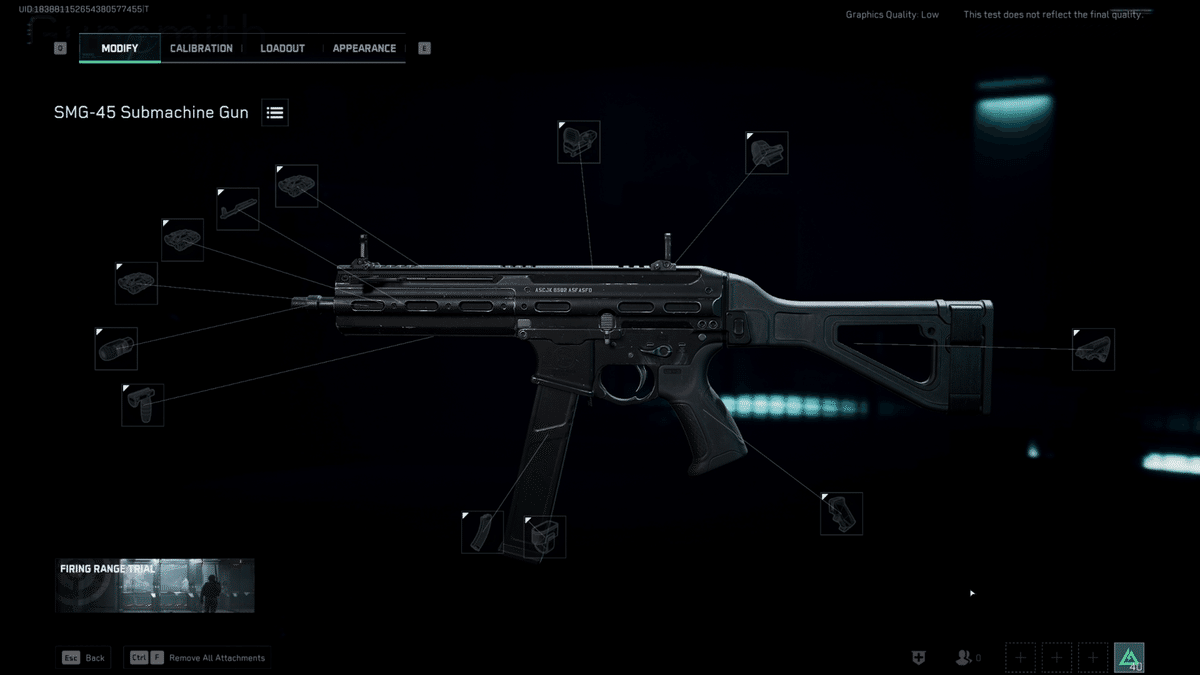This screenshot has width=1200, height=675.
Task: Open the stock attachment slot
Action: pyautogui.click(x=1093, y=349)
